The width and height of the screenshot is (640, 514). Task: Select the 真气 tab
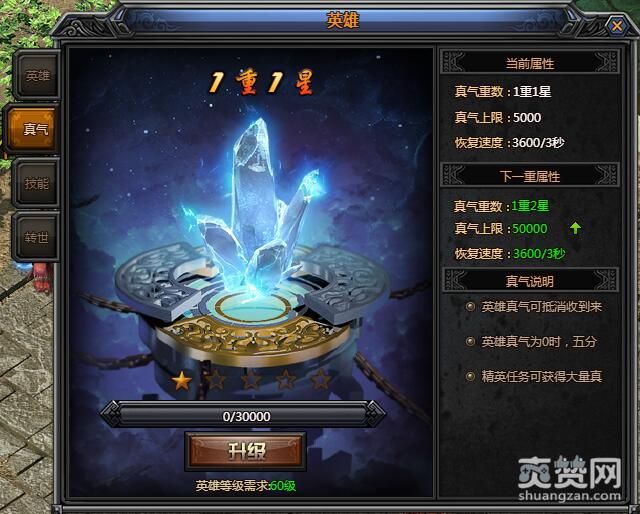[x=33, y=129]
